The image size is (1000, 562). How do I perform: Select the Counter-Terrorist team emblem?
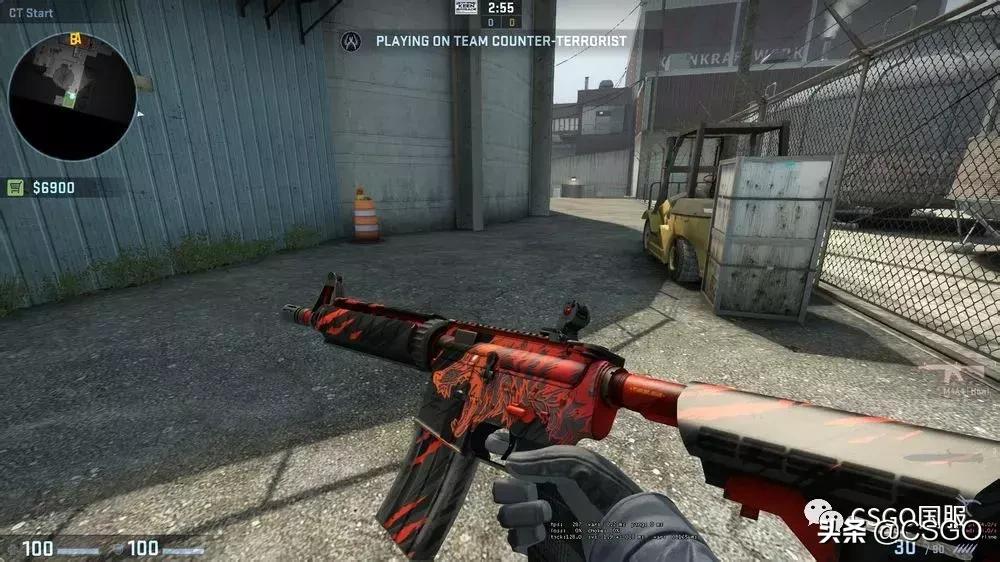click(350, 41)
